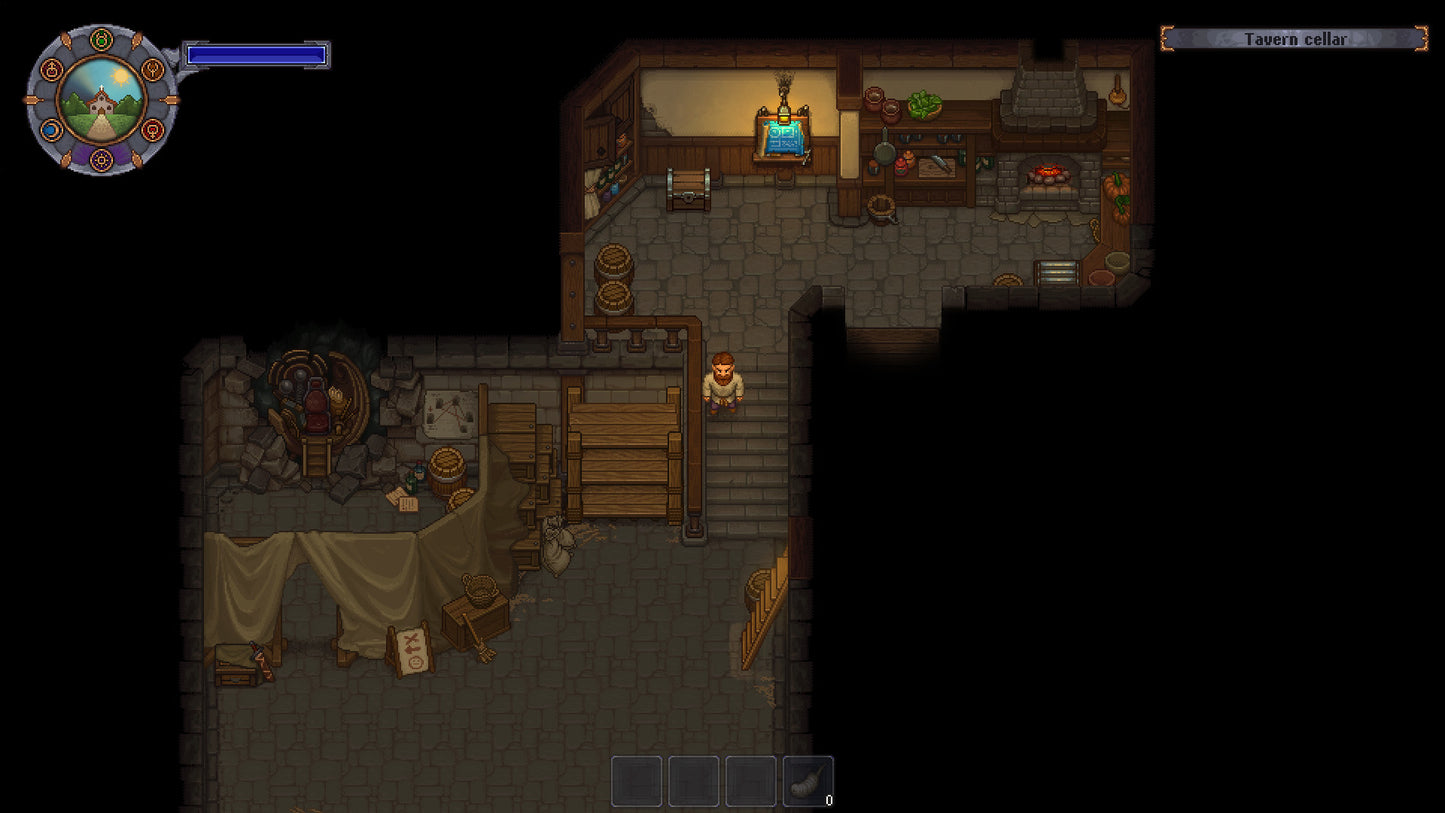Viewport: 1445px width, 813px height.
Task: Click the Tavern cellar title banner
Action: tap(1294, 39)
